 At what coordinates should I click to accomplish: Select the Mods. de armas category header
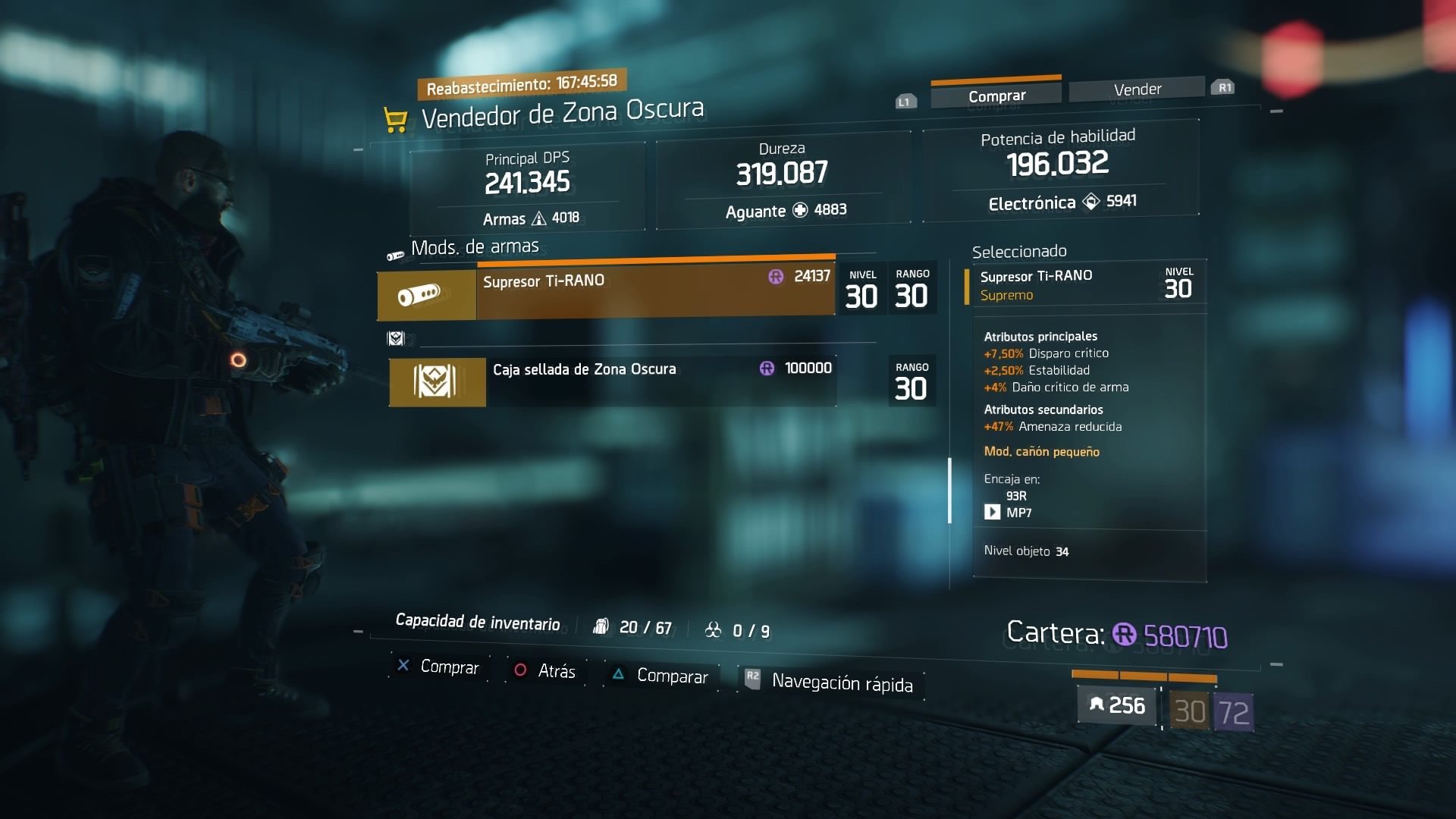(x=475, y=247)
